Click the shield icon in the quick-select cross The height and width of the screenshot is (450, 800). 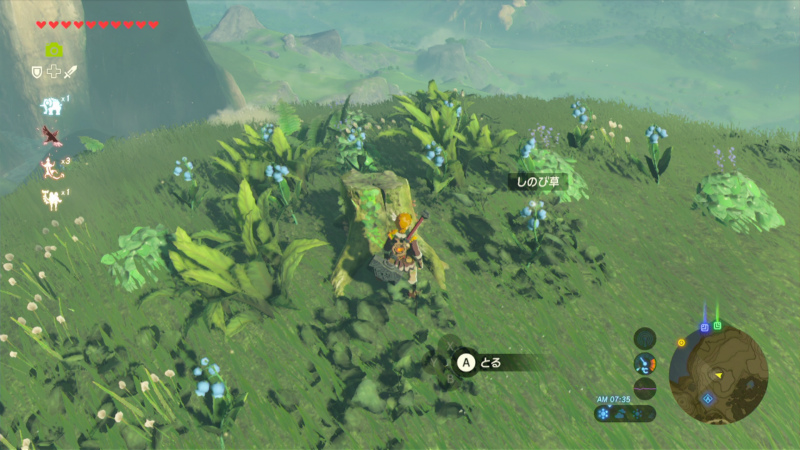click(38, 71)
